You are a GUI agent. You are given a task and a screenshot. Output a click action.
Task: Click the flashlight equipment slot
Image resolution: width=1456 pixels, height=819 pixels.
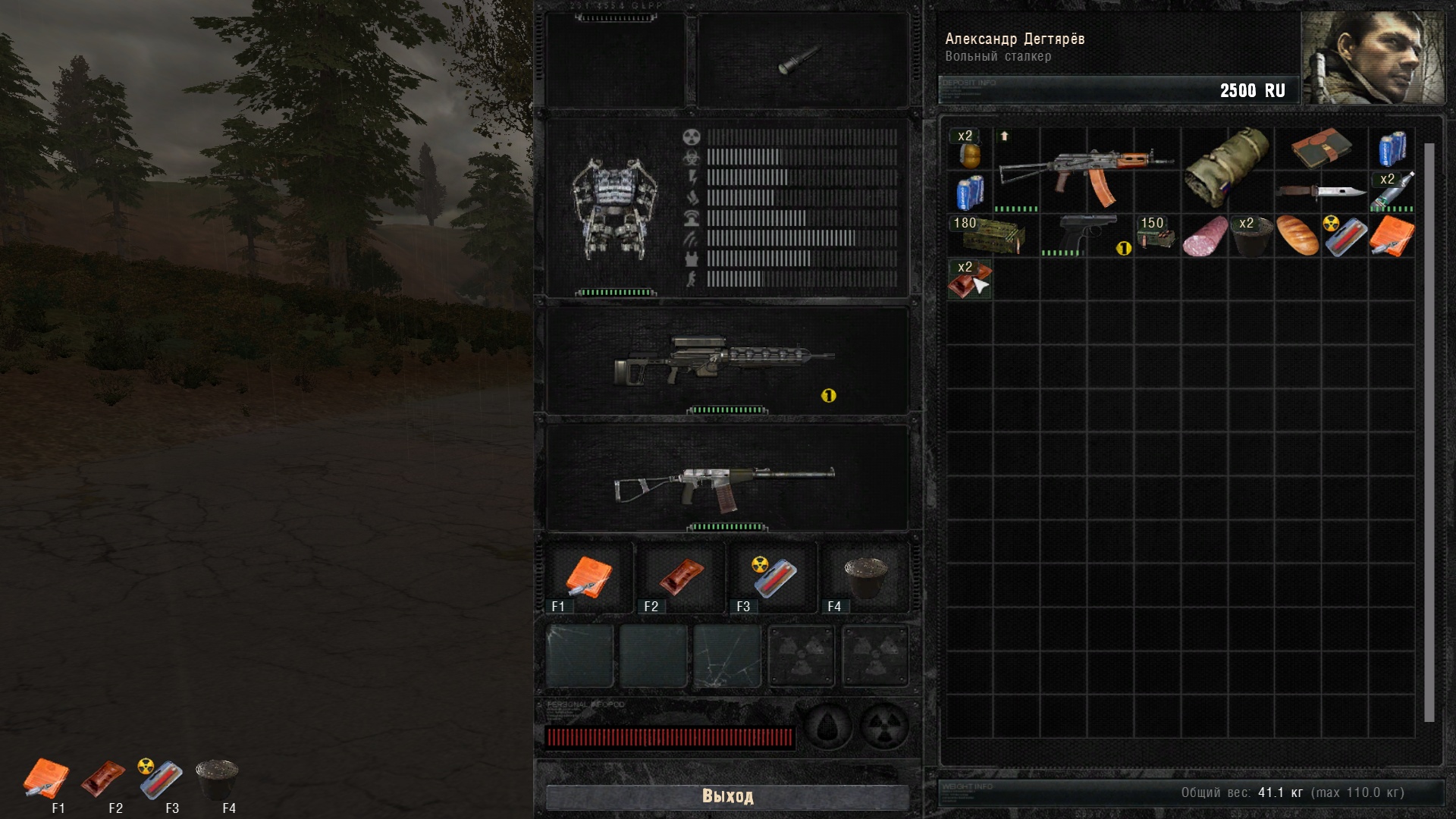click(801, 59)
